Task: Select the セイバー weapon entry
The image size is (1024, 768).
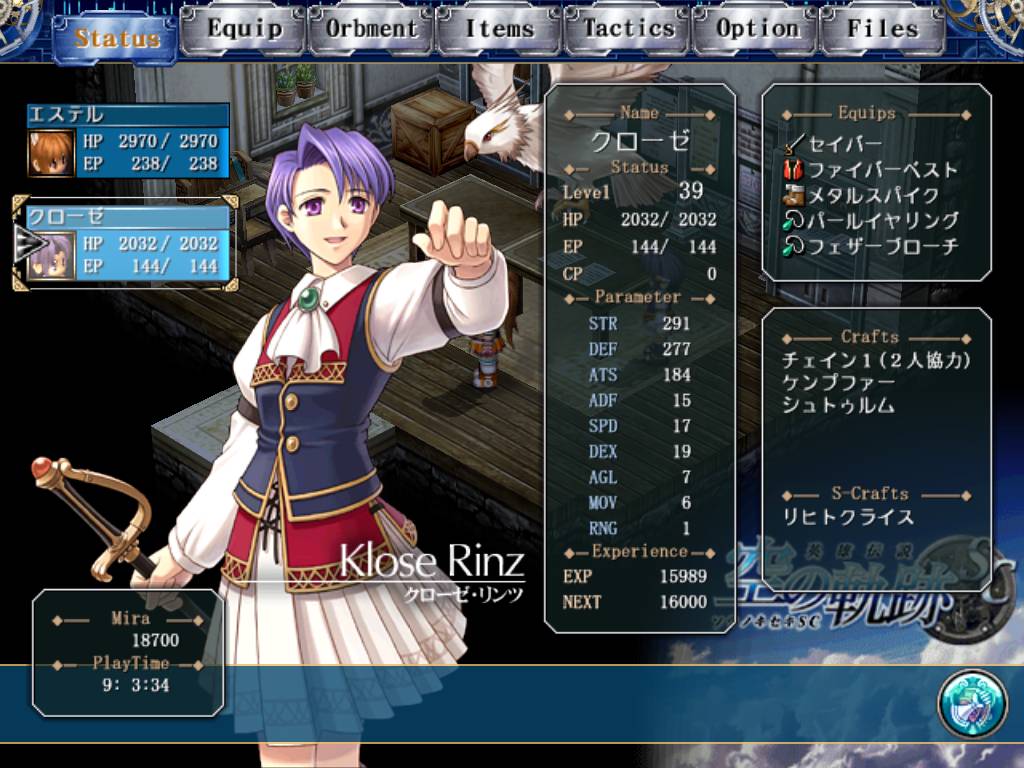Action: point(843,144)
